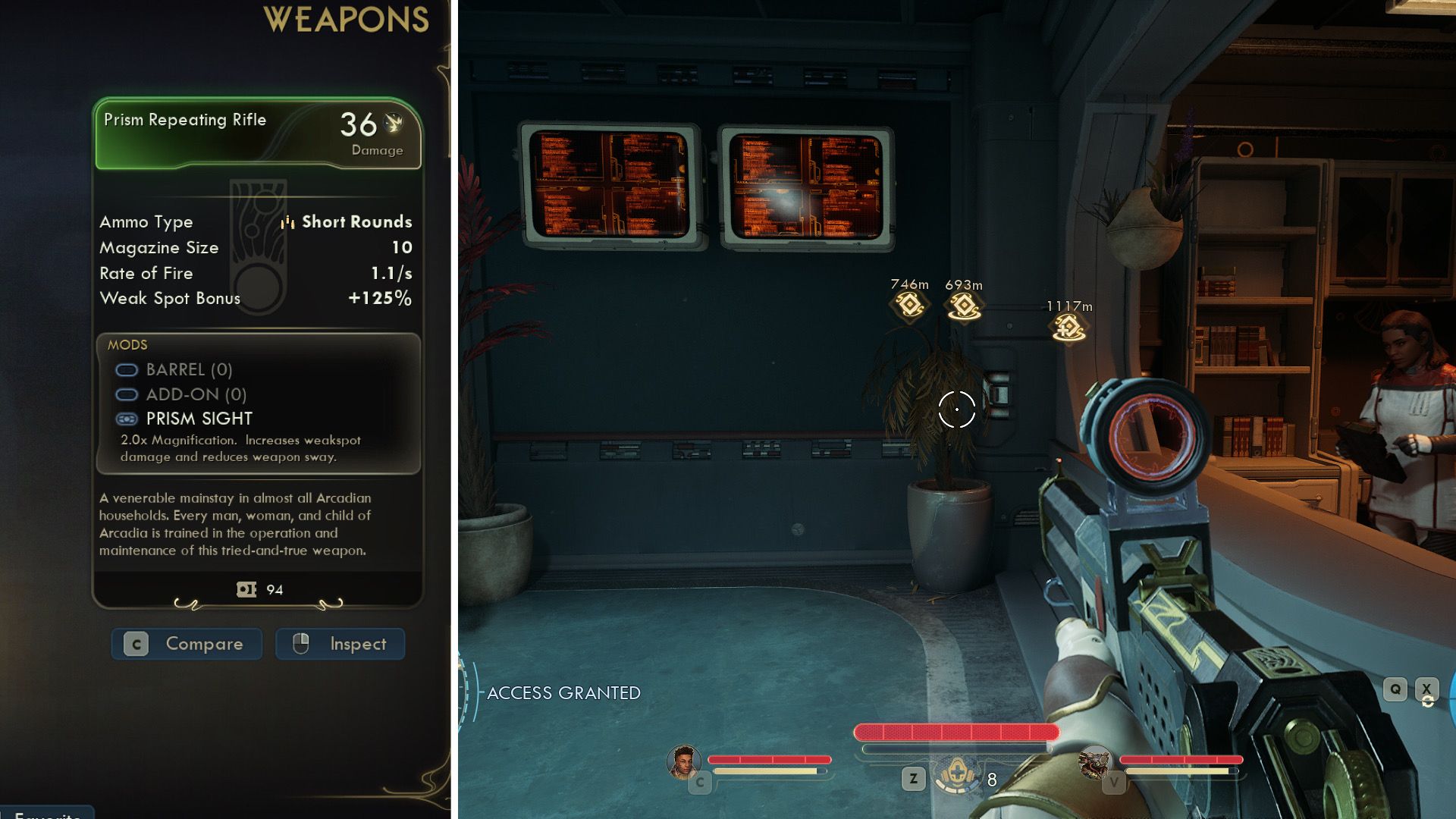Select the right companion creature portrait
Image resolution: width=1456 pixels, height=819 pixels.
click(1095, 762)
